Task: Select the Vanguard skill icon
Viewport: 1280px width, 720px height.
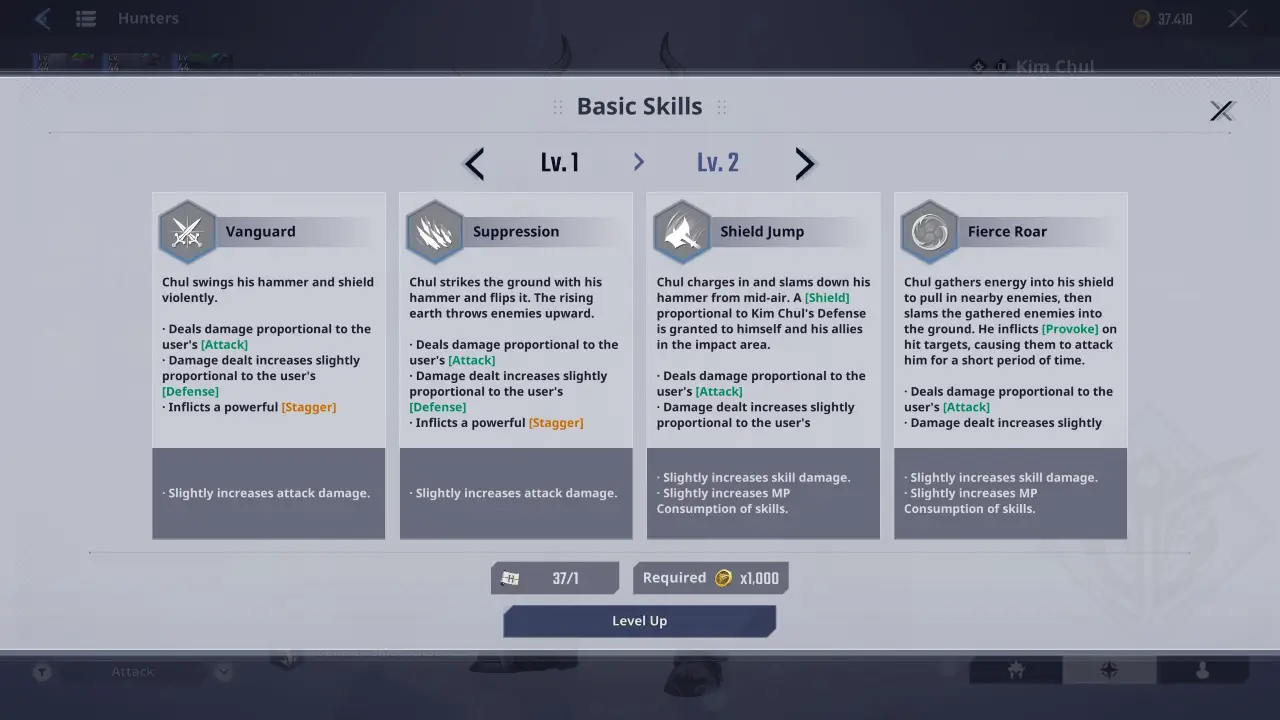Action: point(187,231)
